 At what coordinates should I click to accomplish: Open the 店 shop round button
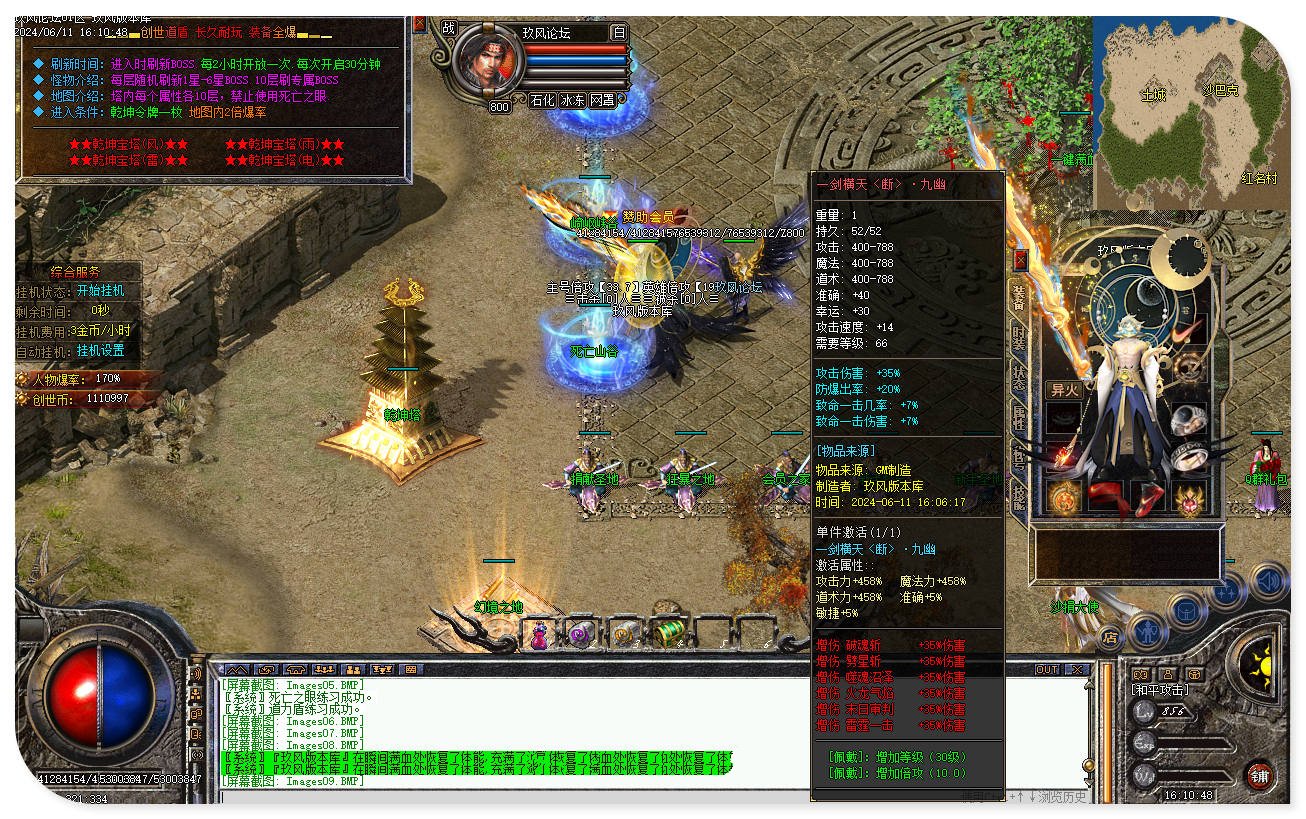1109,636
